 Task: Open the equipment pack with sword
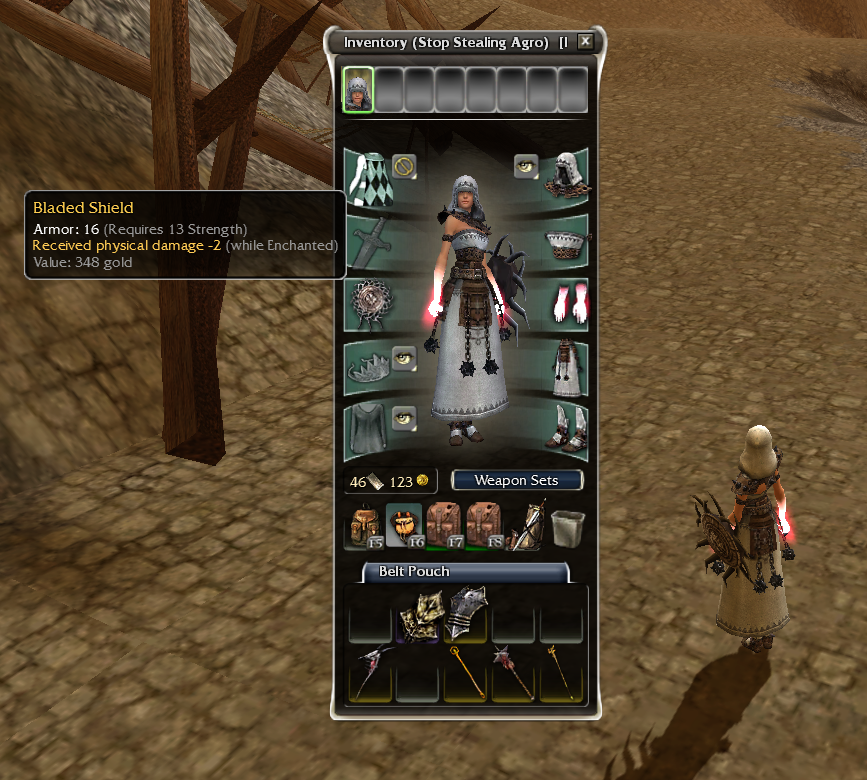coord(526,526)
